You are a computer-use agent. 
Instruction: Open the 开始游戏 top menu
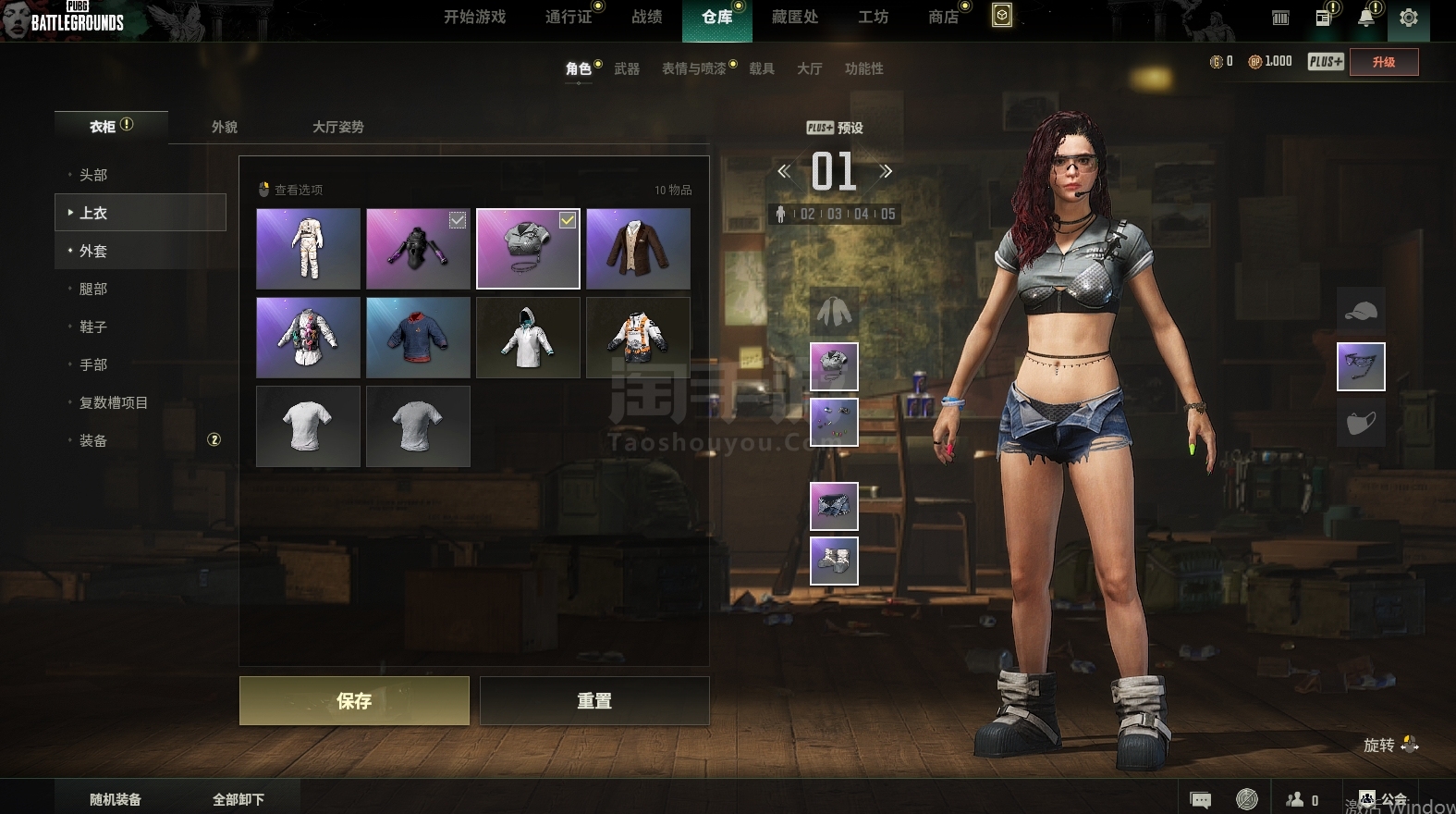tap(474, 18)
